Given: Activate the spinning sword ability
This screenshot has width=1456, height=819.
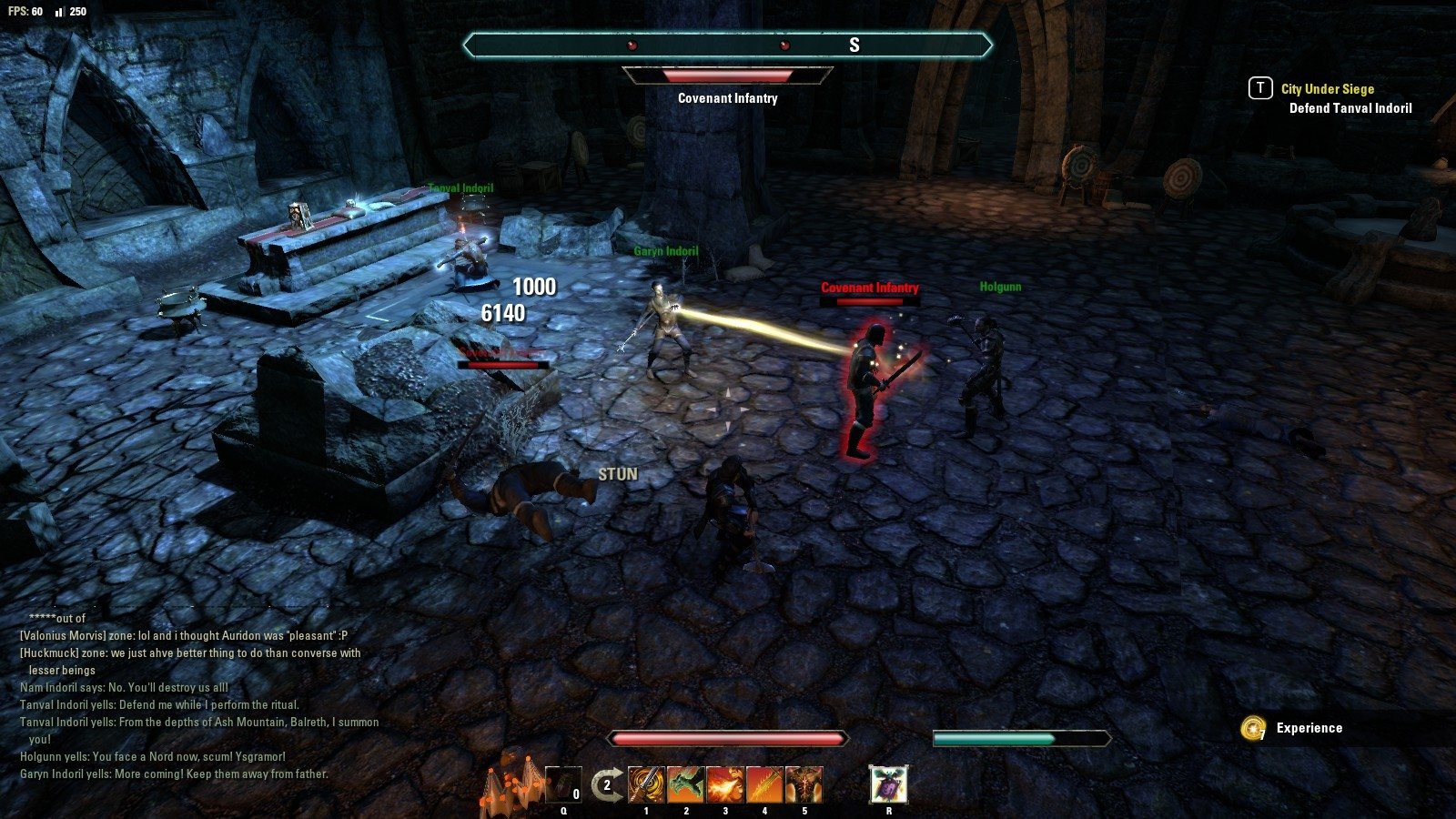Looking at the screenshot, I should [x=646, y=784].
